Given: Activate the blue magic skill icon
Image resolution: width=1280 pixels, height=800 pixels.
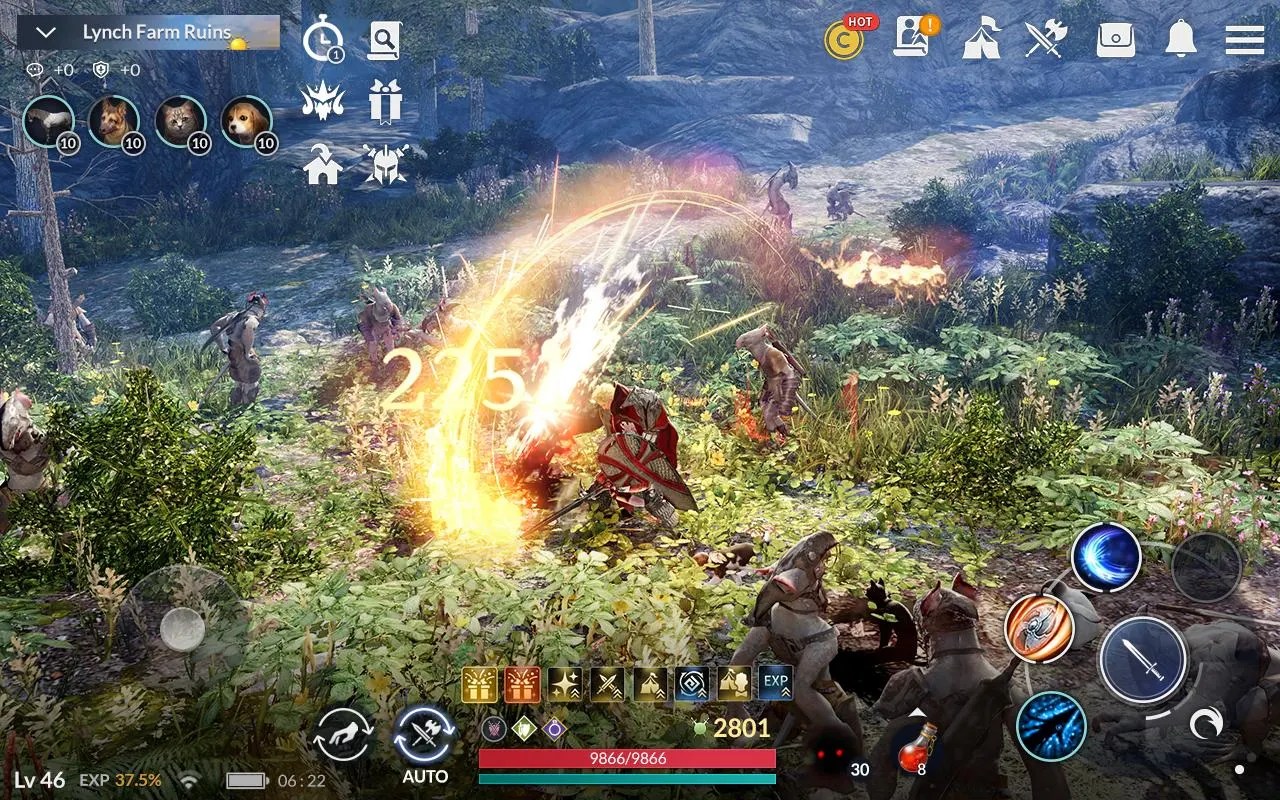Looking at the screenshot, I should click(1104, 558).
